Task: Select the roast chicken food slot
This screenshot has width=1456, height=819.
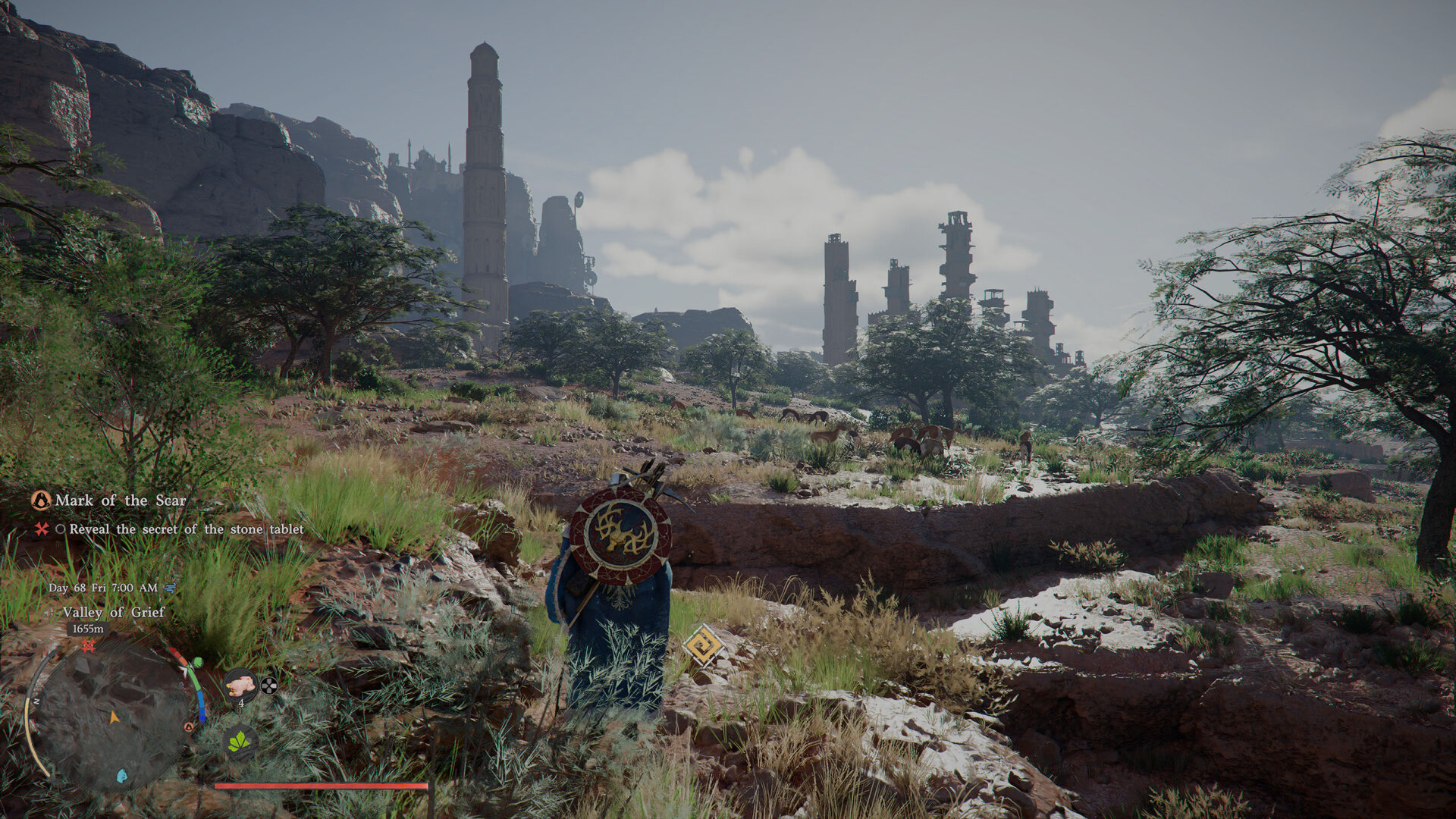Action: tap(240, 685)
